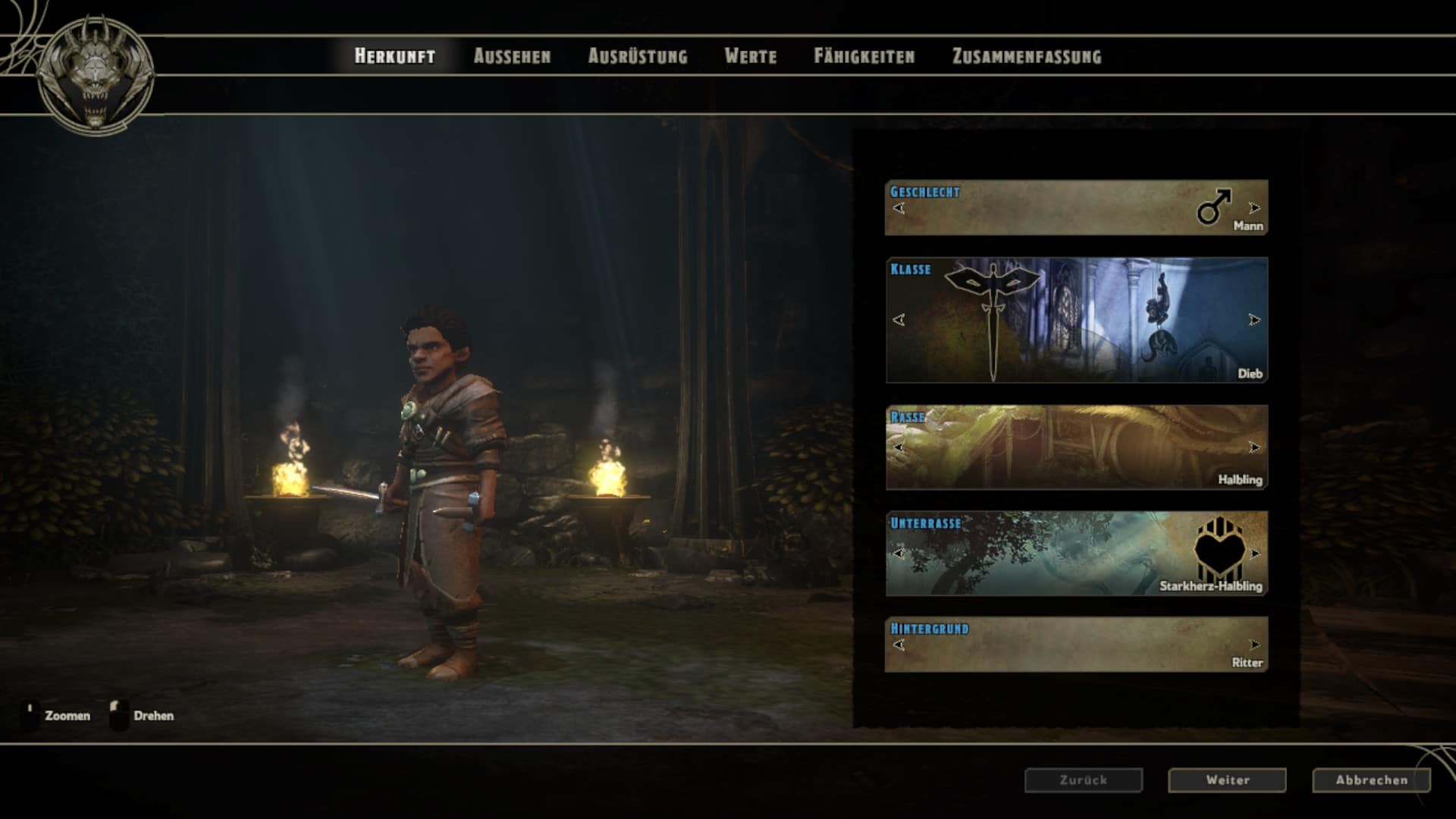Show the Zusammenfassung tab
The image size is (1456, 819).
coord(1026,56)
